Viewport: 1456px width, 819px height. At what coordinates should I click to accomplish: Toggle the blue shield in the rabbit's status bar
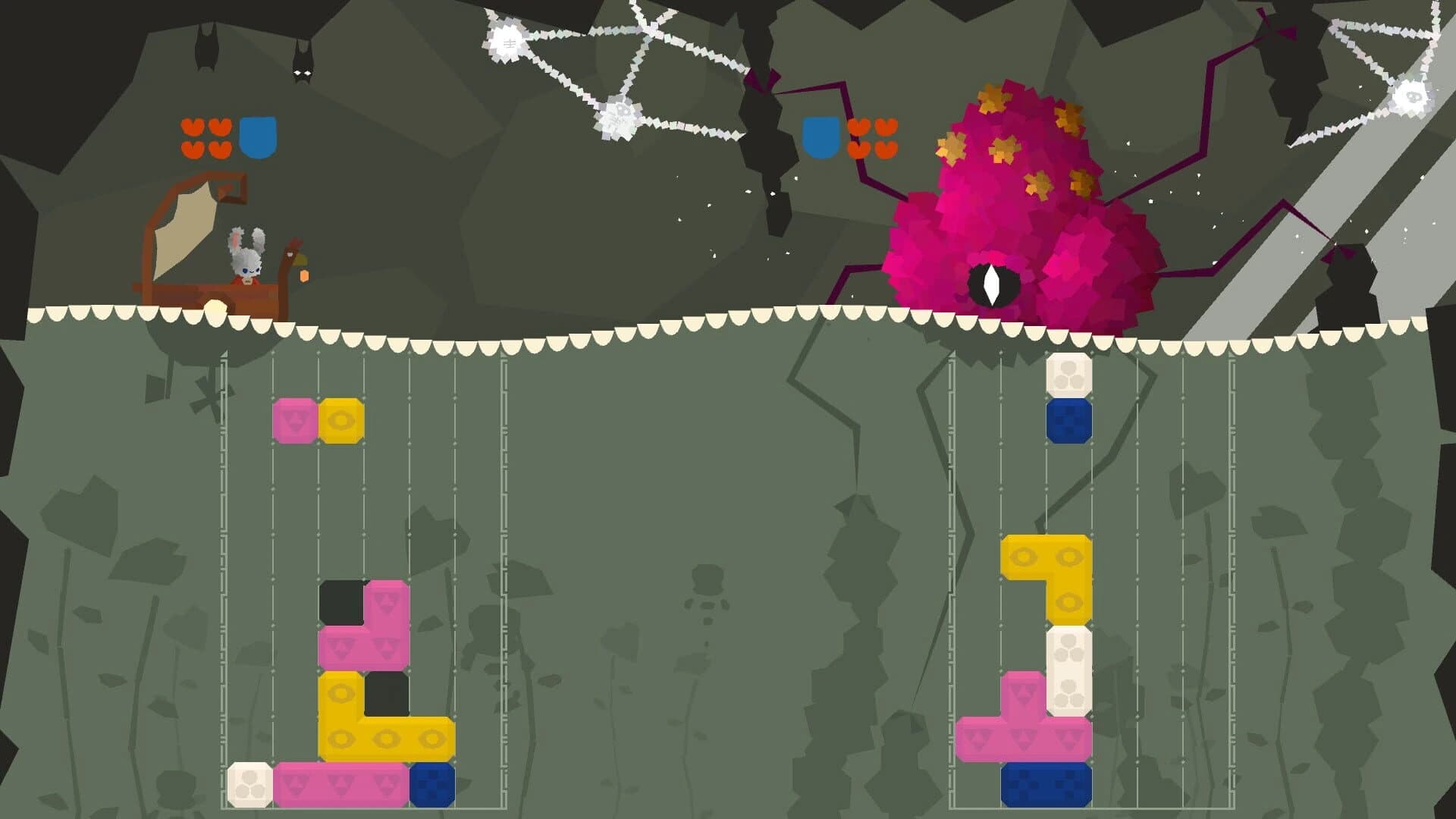258,138
